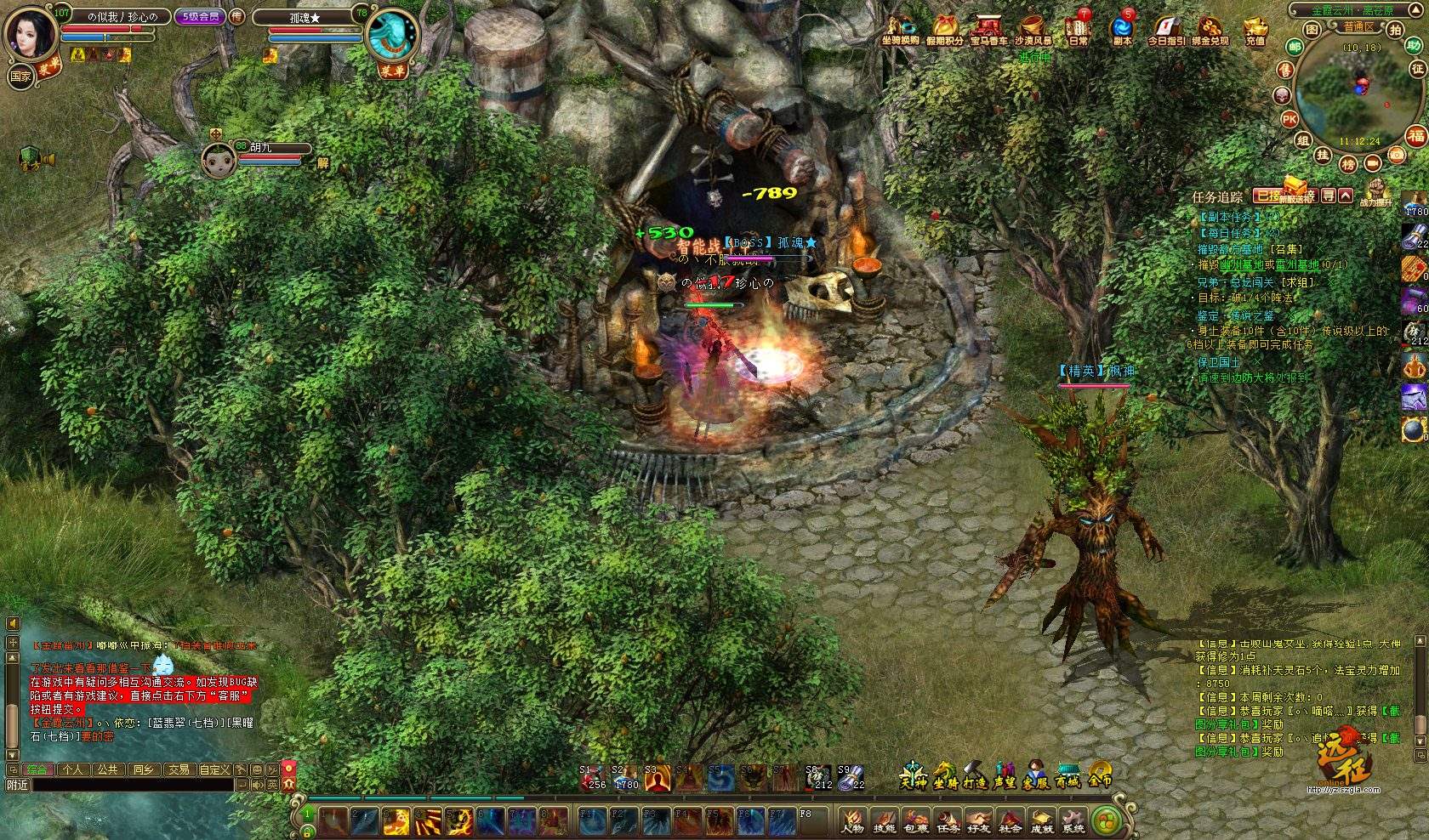Open the 任务 quest log
Image resolution: width=1429 pixels, height=840 pixels.
948,820
